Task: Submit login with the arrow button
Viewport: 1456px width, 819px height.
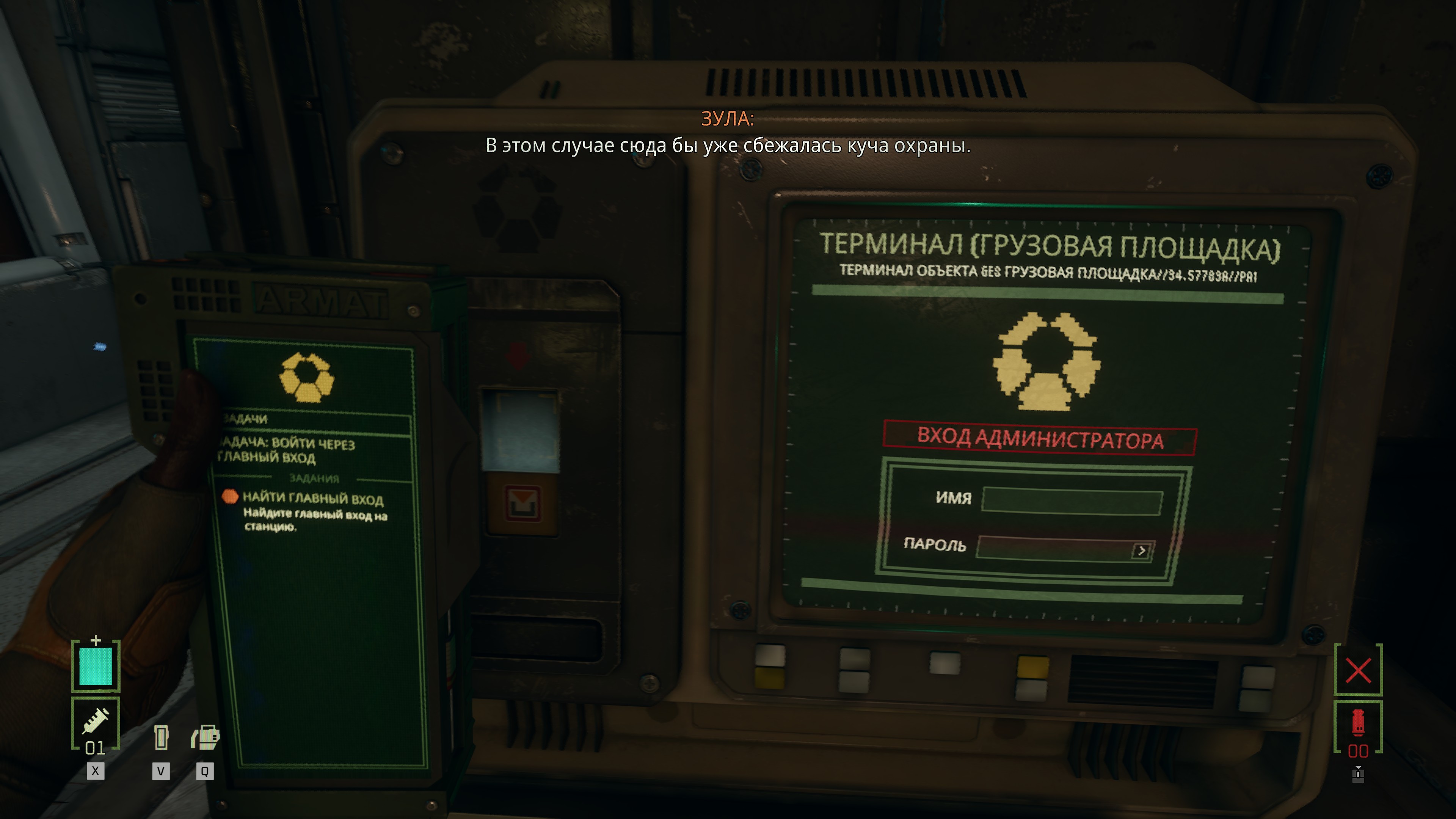Action: (x=1141, y=551)
